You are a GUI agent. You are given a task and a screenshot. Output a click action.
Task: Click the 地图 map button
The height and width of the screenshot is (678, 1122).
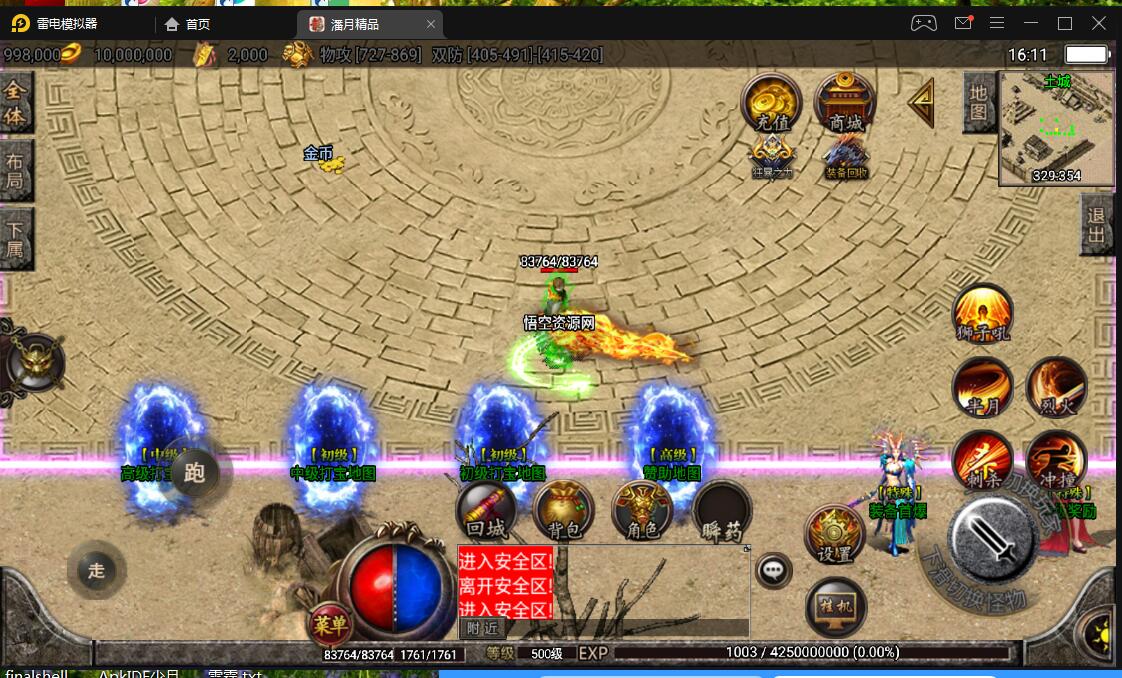point(978,103)
